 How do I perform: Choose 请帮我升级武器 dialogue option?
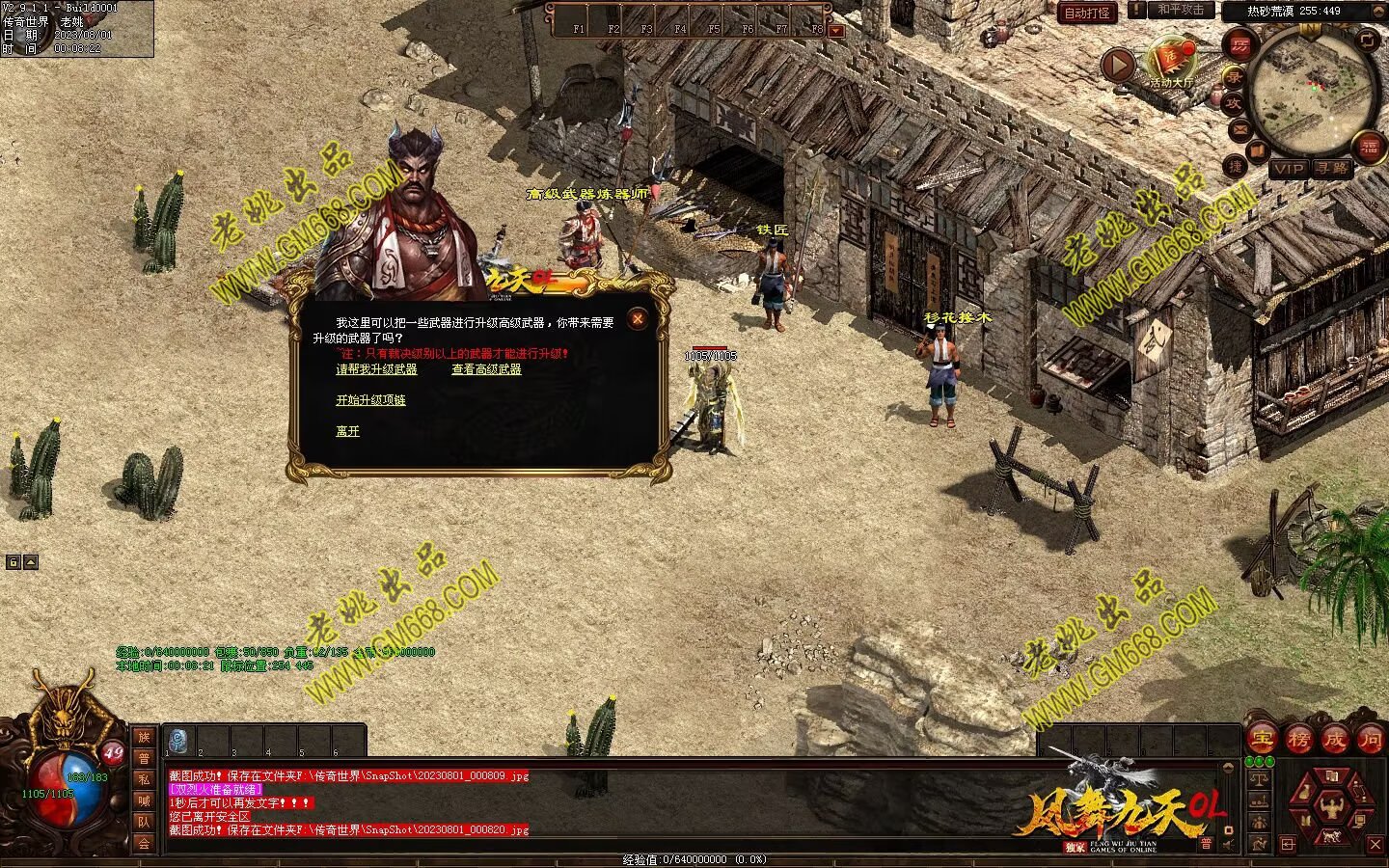(x=376, y=369)
